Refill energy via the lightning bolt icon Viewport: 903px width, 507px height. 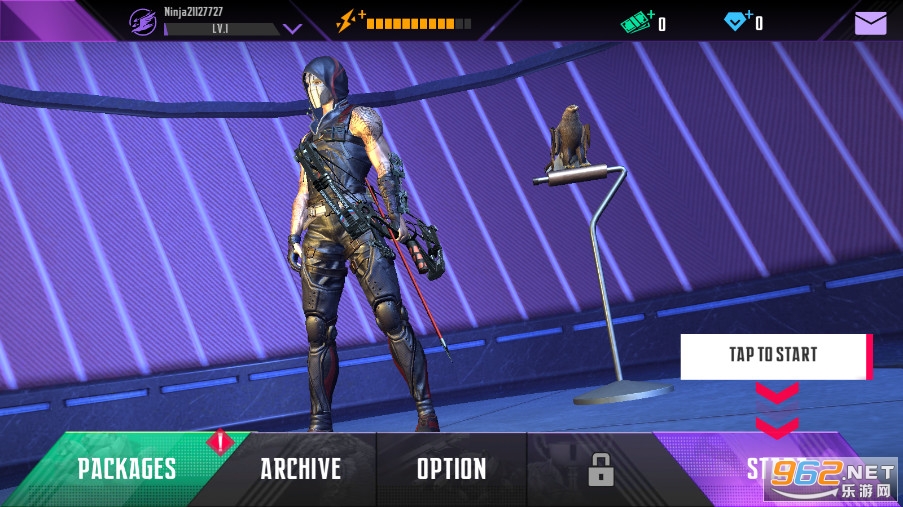point(350,21)
